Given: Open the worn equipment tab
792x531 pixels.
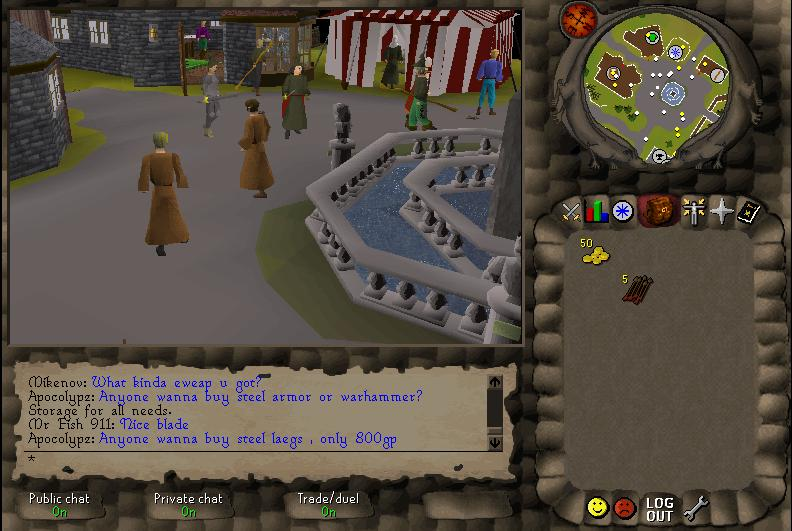Looking at the screenshot, I should (693, 211).
